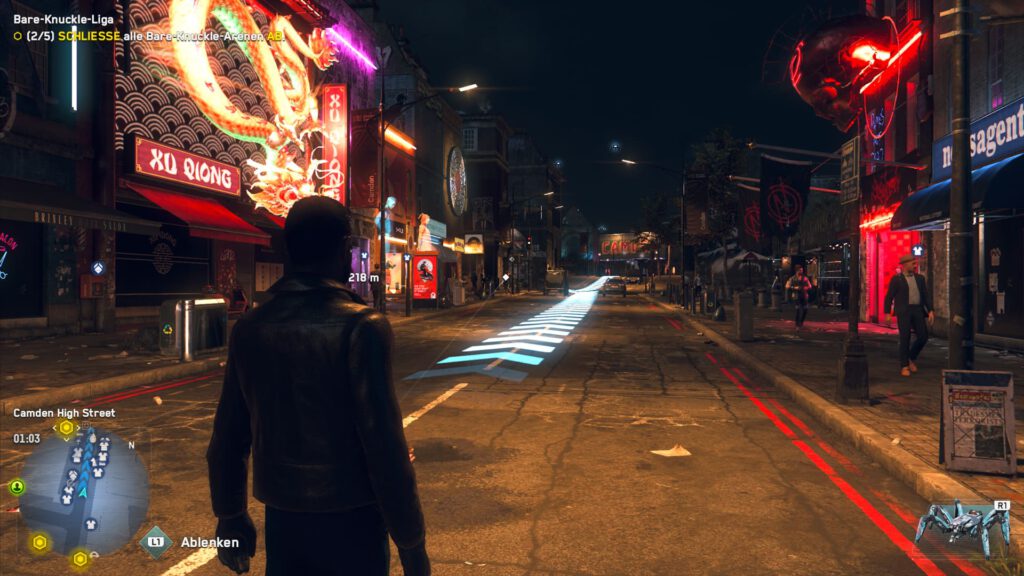Click the green operative icon beside minimap
The image size is (1024, 576).
[17, 487]
